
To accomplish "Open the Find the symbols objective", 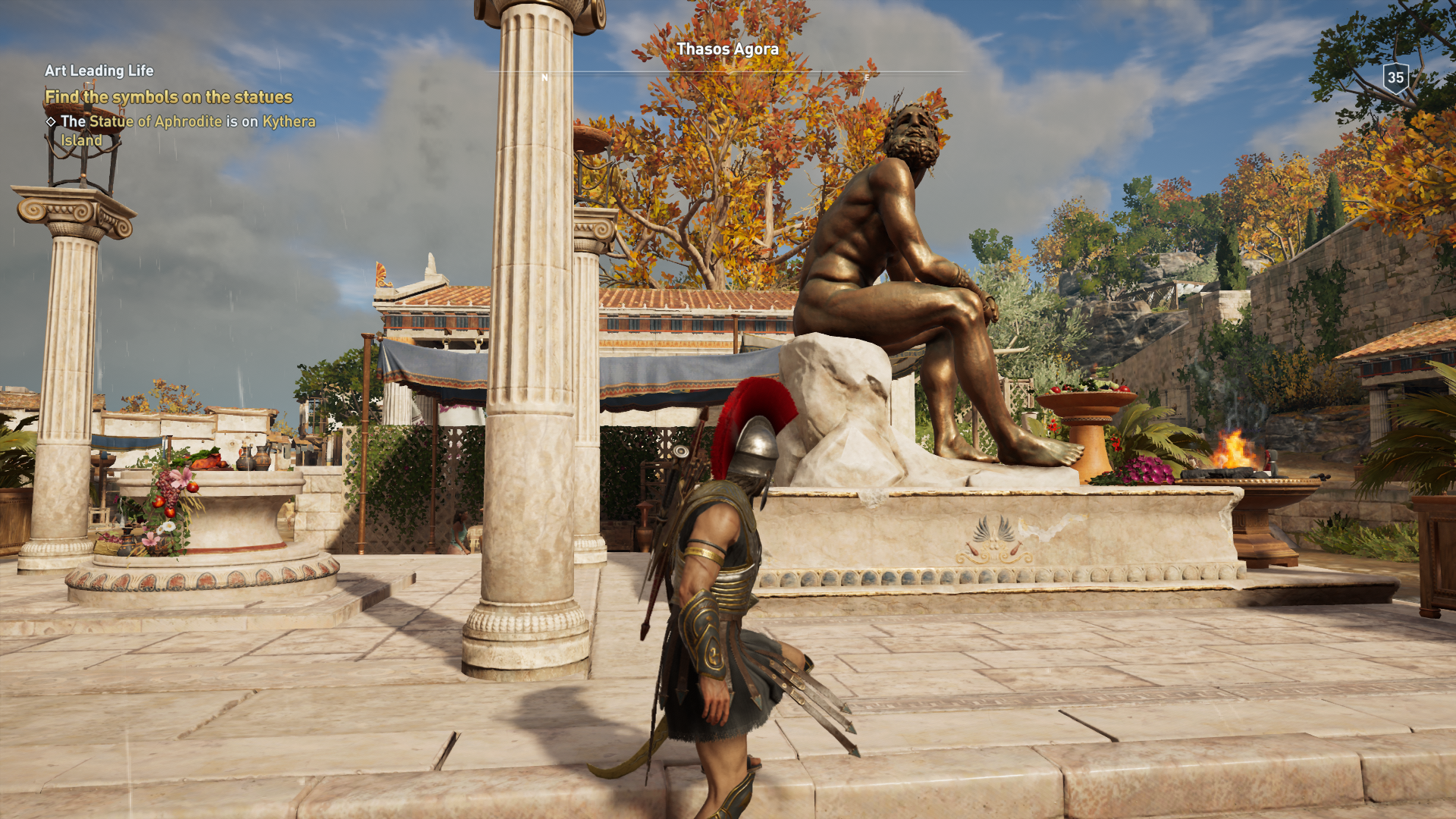I will tap(168, 97).
